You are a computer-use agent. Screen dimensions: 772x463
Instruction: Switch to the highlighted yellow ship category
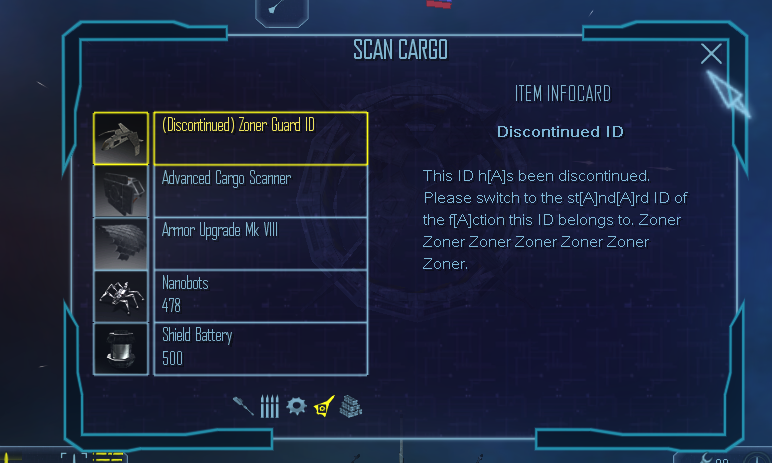pos(323,406)
